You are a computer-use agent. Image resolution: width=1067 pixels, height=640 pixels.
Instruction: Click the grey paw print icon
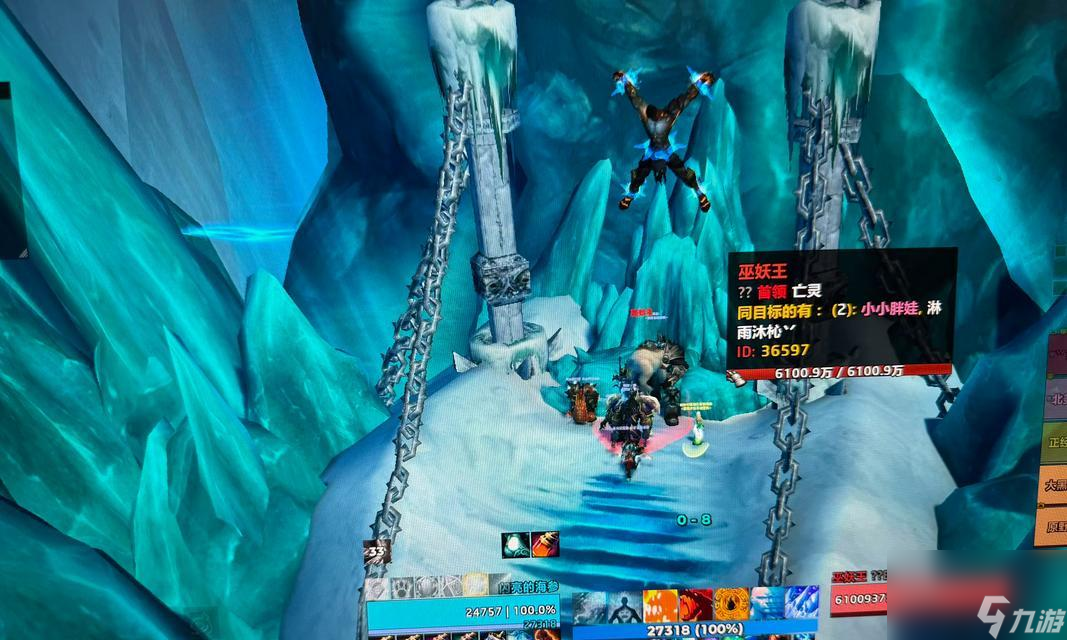402,586
